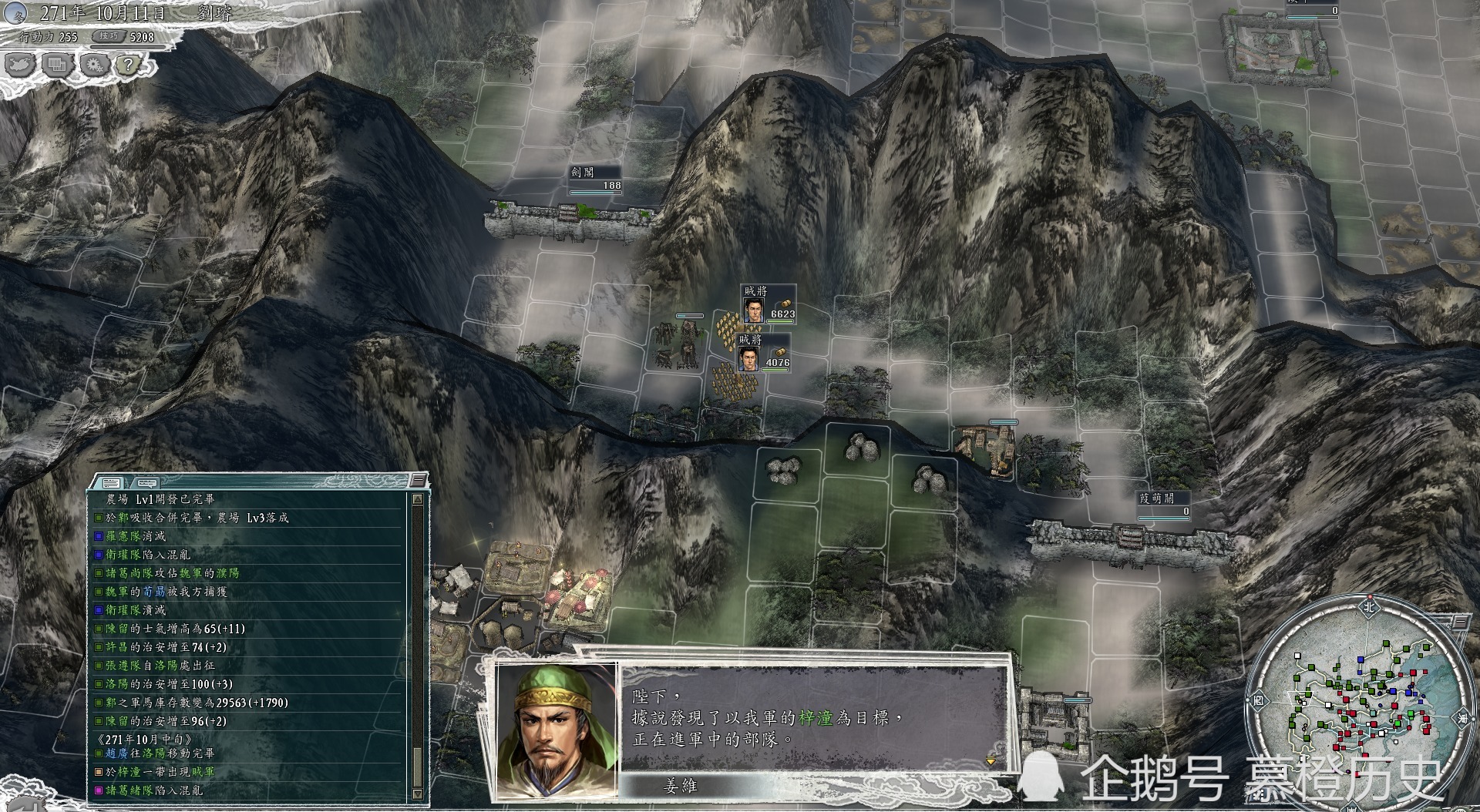The image size is (1480, 812).
Task: Open the China map overview icon
Action: [x=19, y=65]
